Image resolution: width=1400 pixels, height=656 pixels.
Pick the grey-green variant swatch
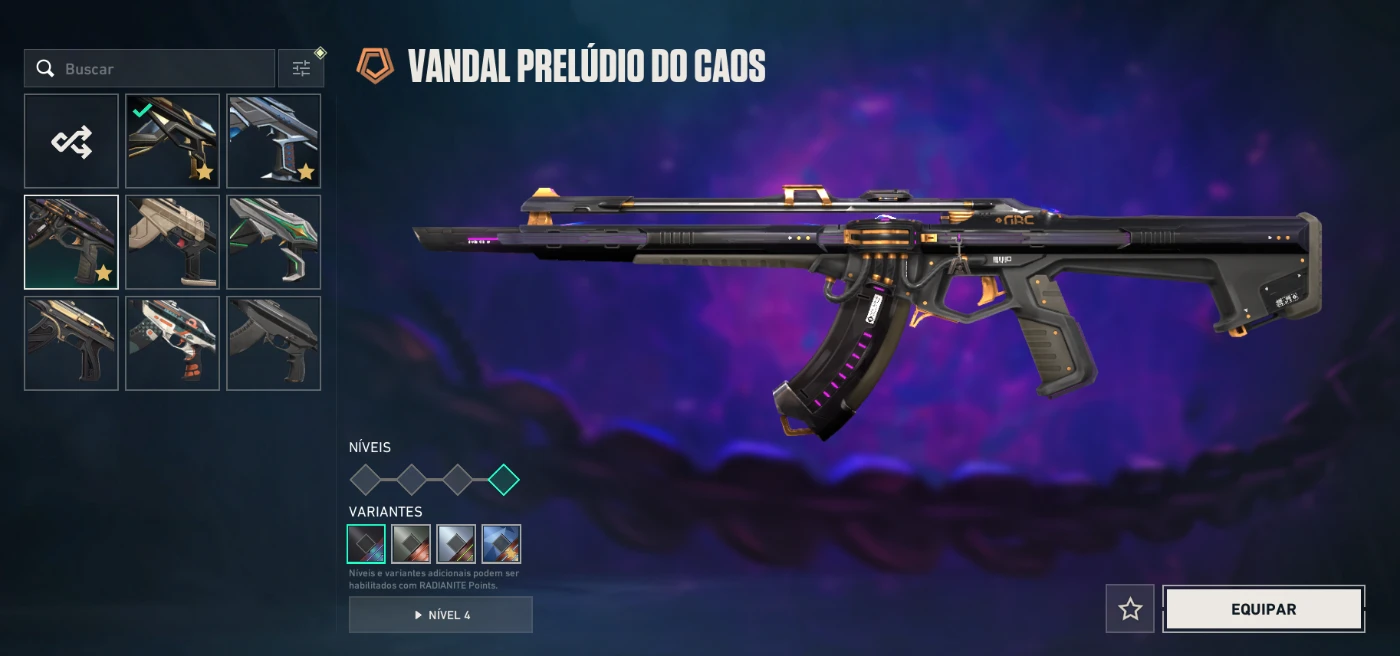411,544
